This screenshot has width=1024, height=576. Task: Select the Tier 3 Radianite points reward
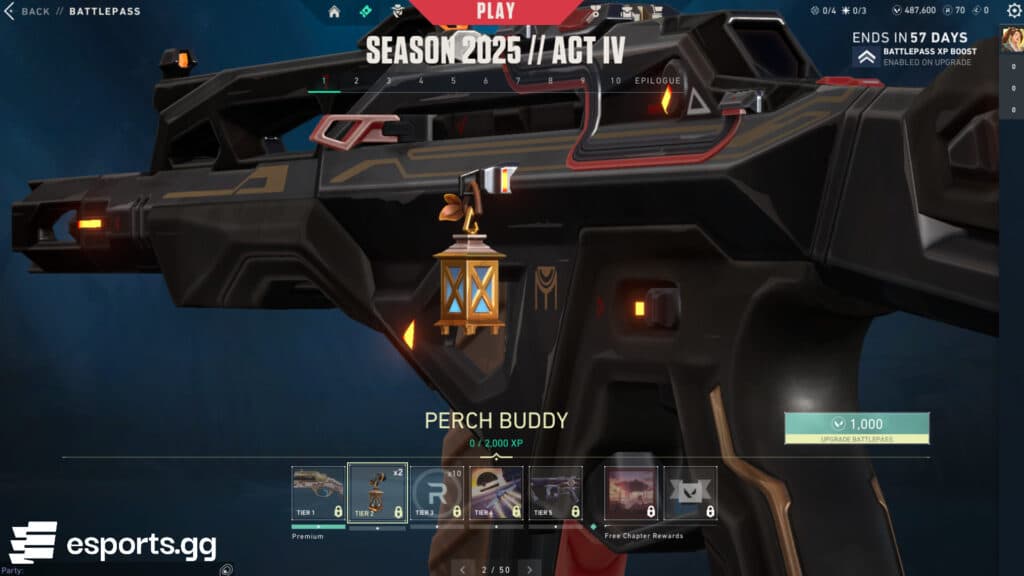pyautogui.click(x=437, y=493)
